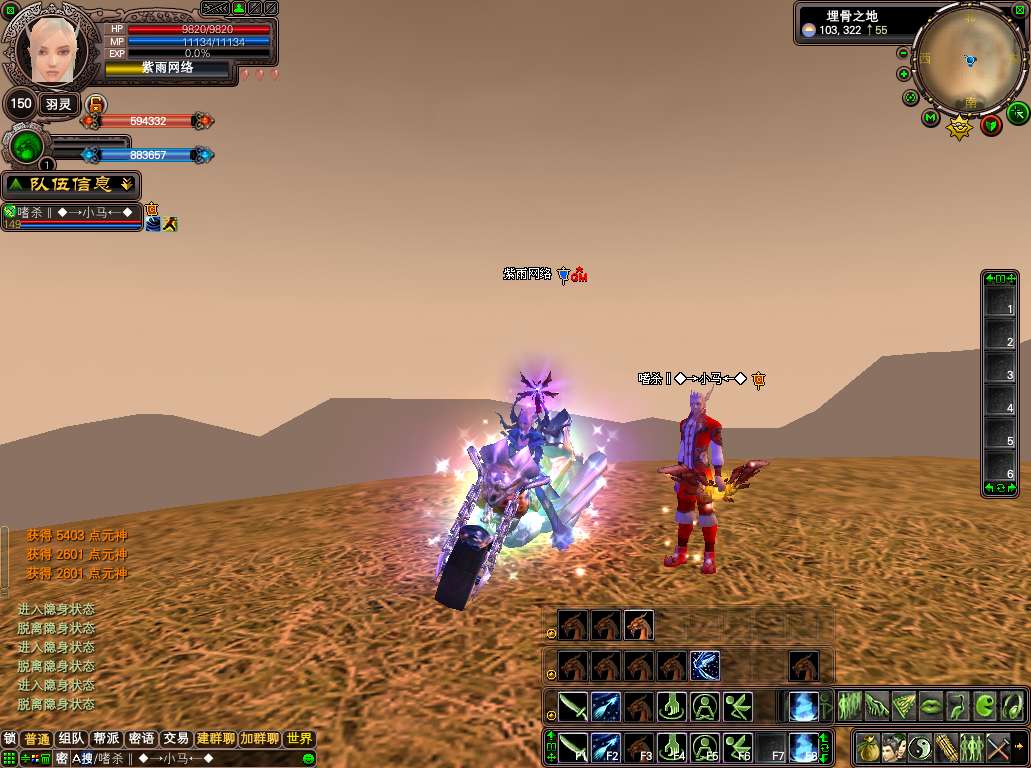This screenshot has height=768, width=1031.
Task: Open the crossed hammer and pickaxe crafting icon
Action: [x=998, y=746]
